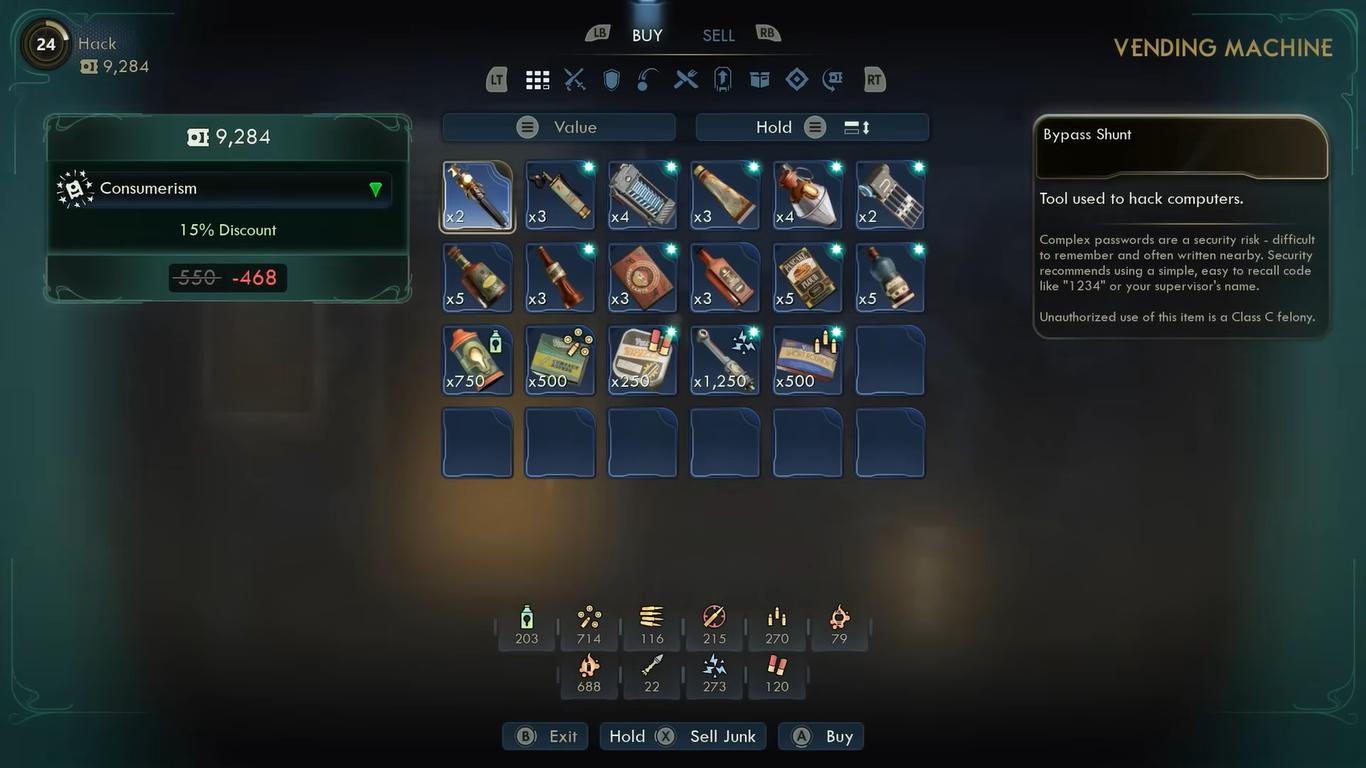This screenshot has width=1366, height=768.
Task: Choose the shotgun shells x250 slot
Action: pos(642,360)
